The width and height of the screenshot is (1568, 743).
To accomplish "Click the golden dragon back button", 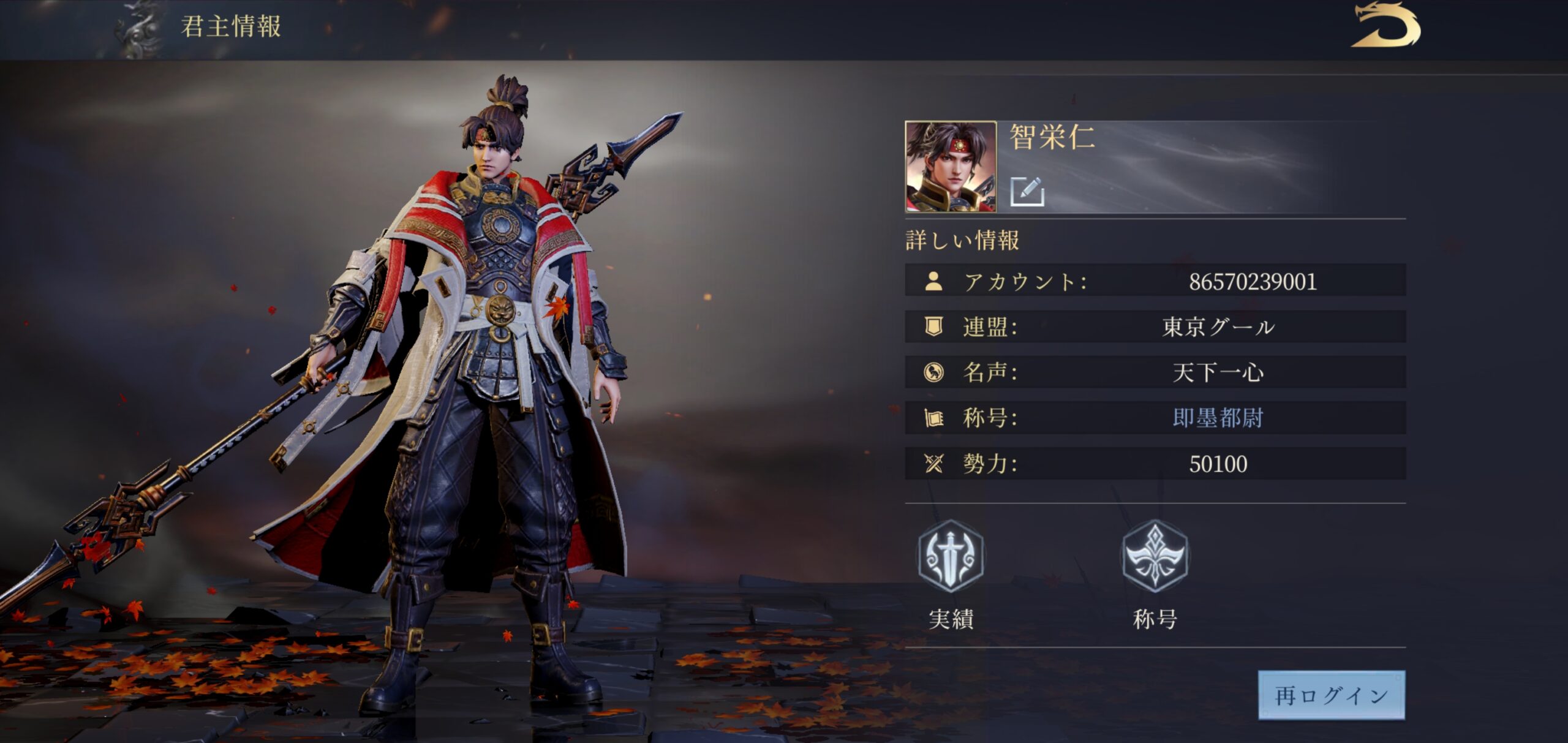I will [x=1385, y=26].
